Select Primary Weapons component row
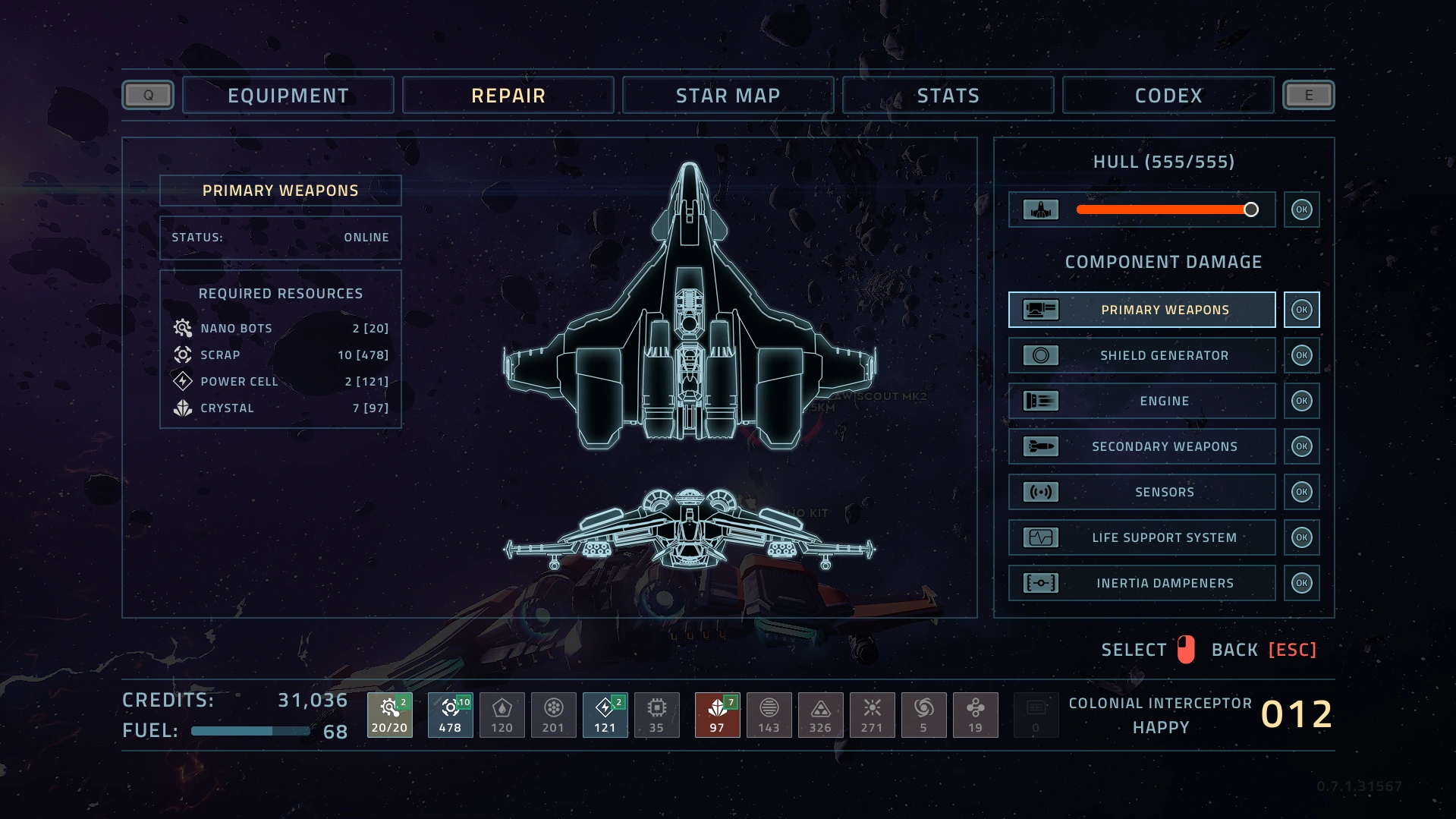 point(1142,310)
